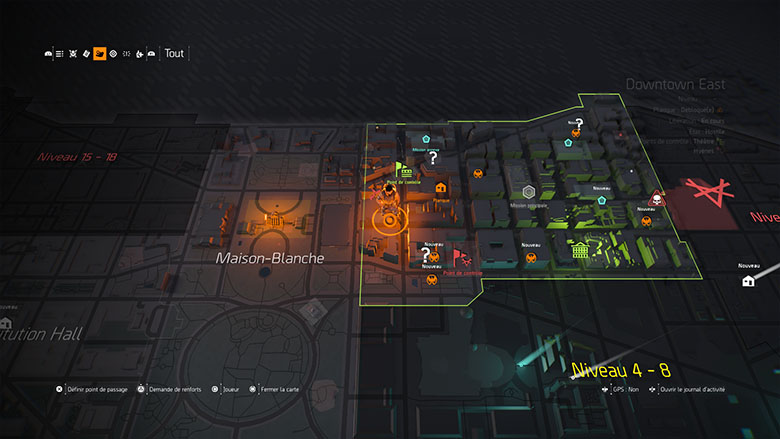780x439 pixels.
Task: Open the 'Mission principale' hexagon marker
Action: point(528,192)
